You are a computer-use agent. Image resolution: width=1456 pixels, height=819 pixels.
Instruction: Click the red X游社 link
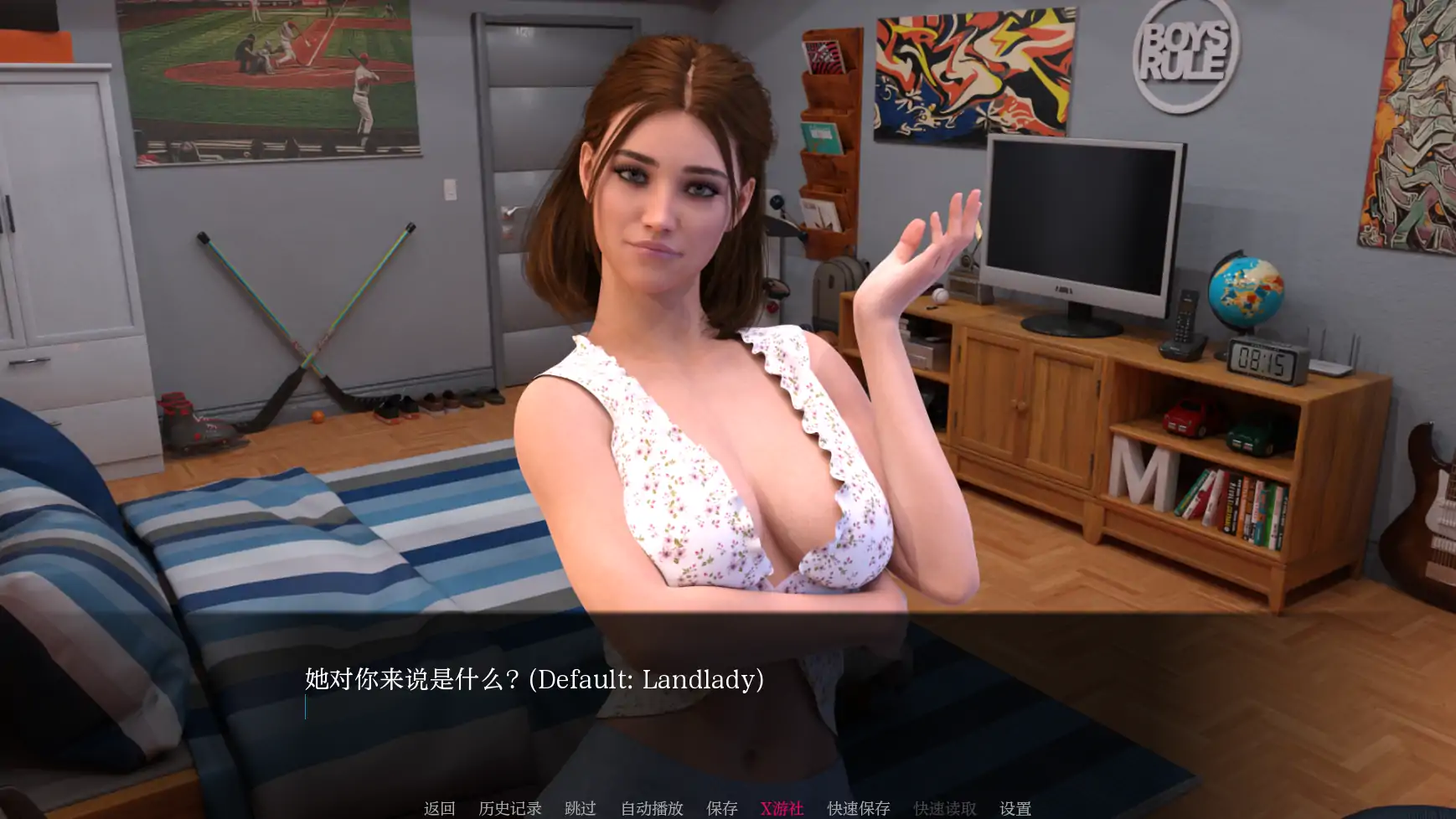tap(781, 808)
